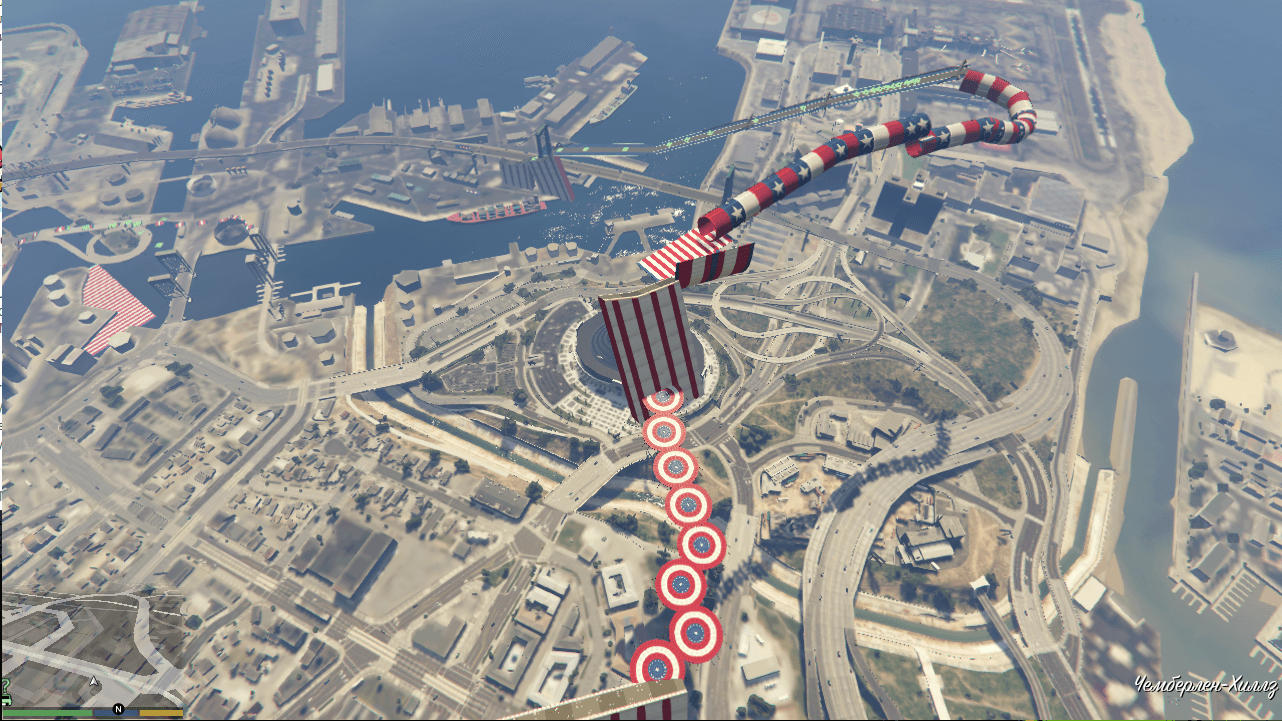Click the white player arrow on minimap
This screenshot has height=721, width=1282.
point(93,681)
